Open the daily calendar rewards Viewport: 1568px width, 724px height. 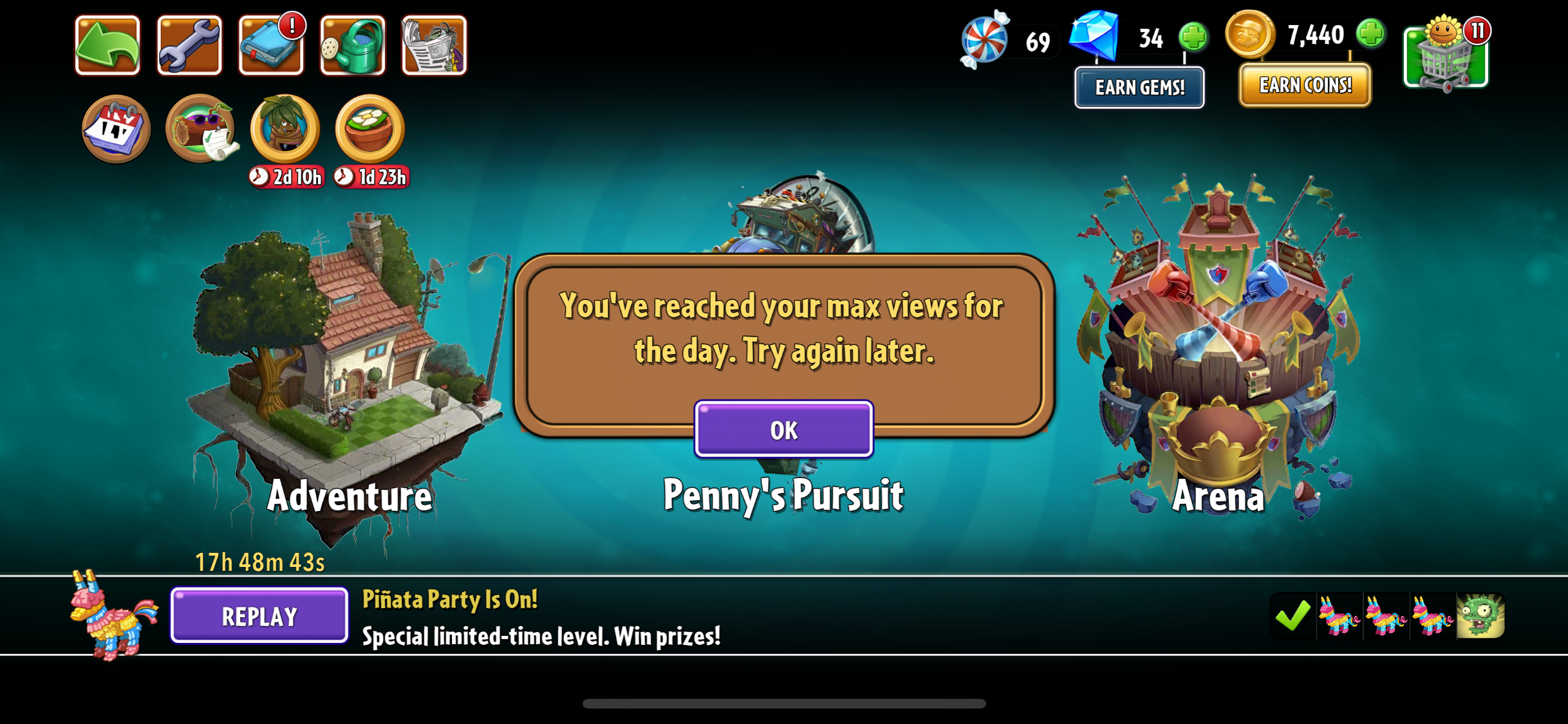pos(116,129)
